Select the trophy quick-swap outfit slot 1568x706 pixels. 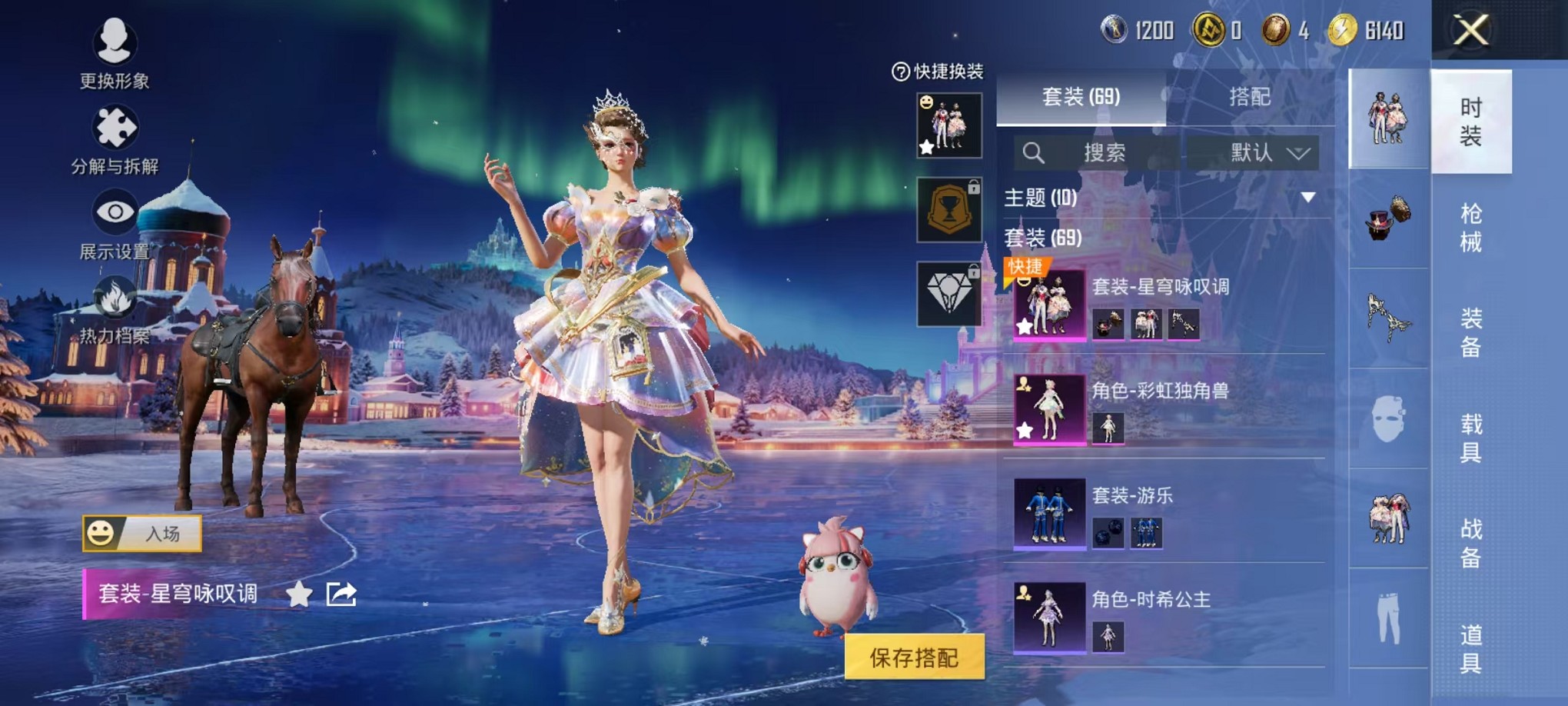950,209
